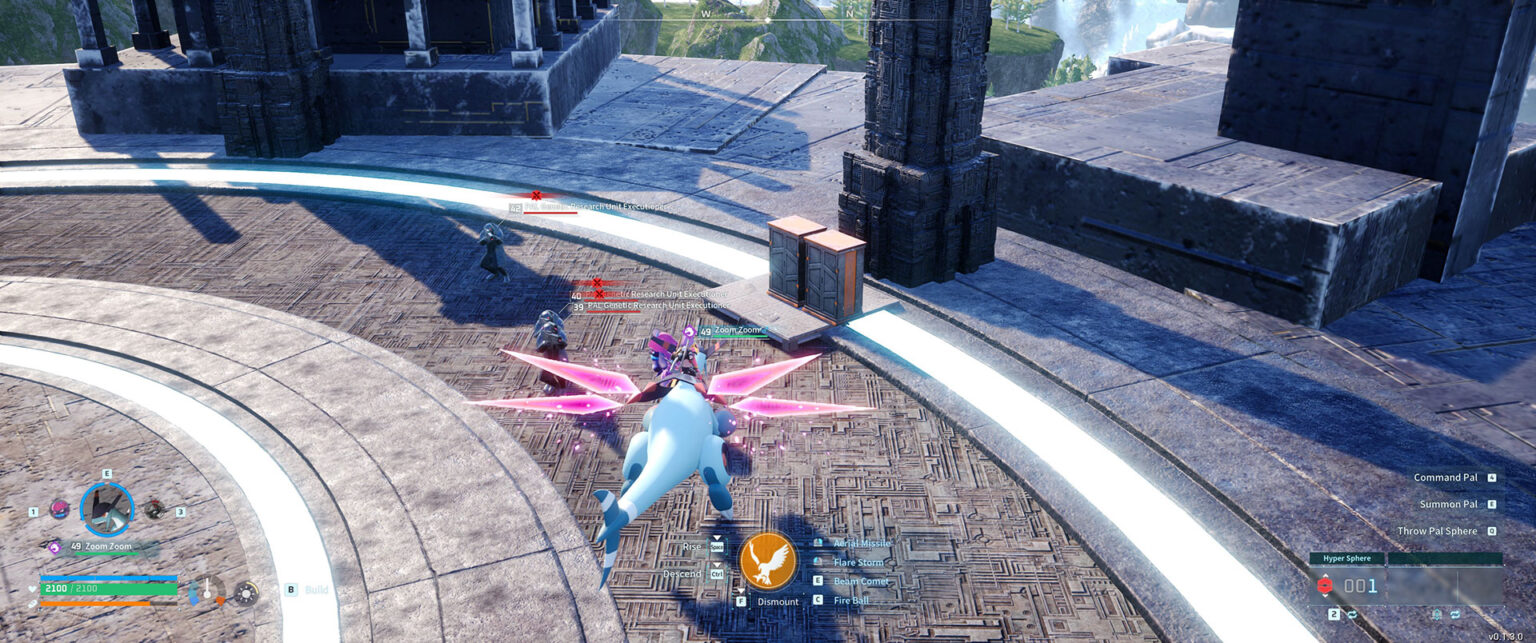Select the active pal portrait in the party wheel
Image resolution: width=1536 pixels, height=643 pixels.
pyautogui.click(x=106, y=509)
